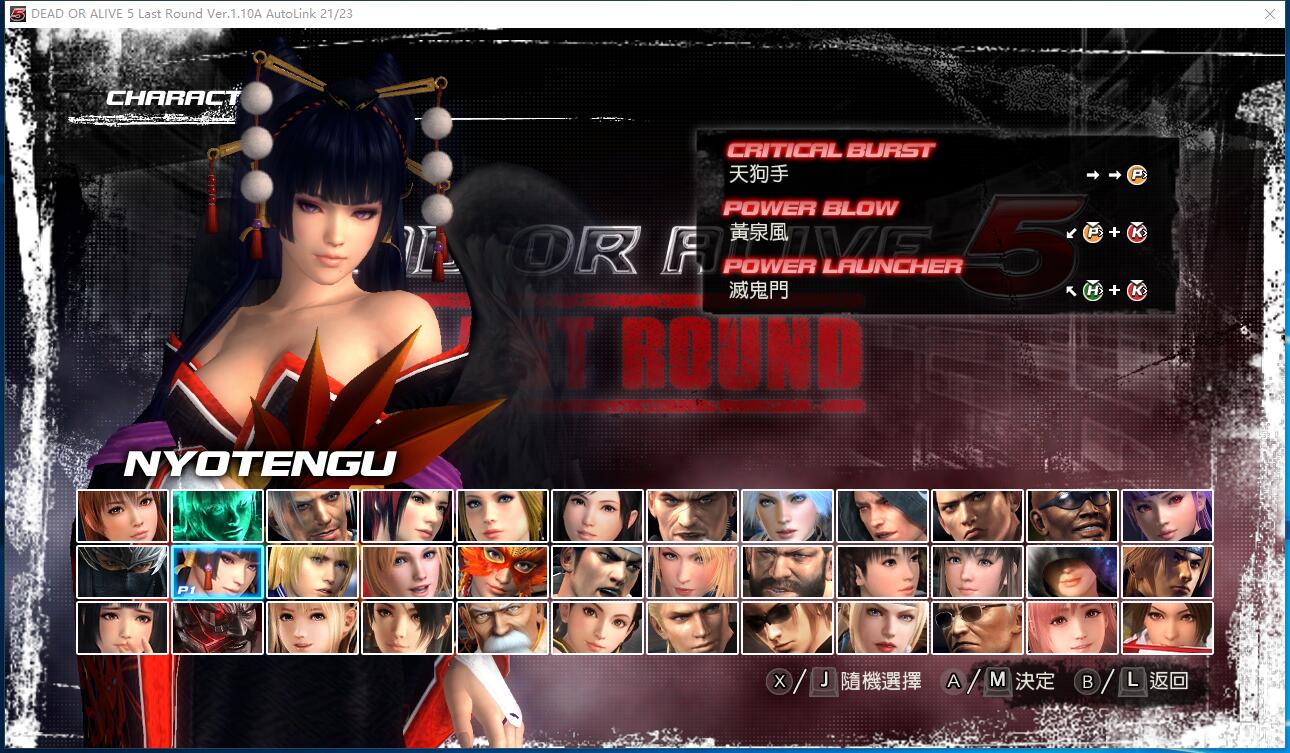The image size is (1290, 753).
Task: Pick the highlighted Nyotengu portrait marked P1
Action: tap(217, 571)
